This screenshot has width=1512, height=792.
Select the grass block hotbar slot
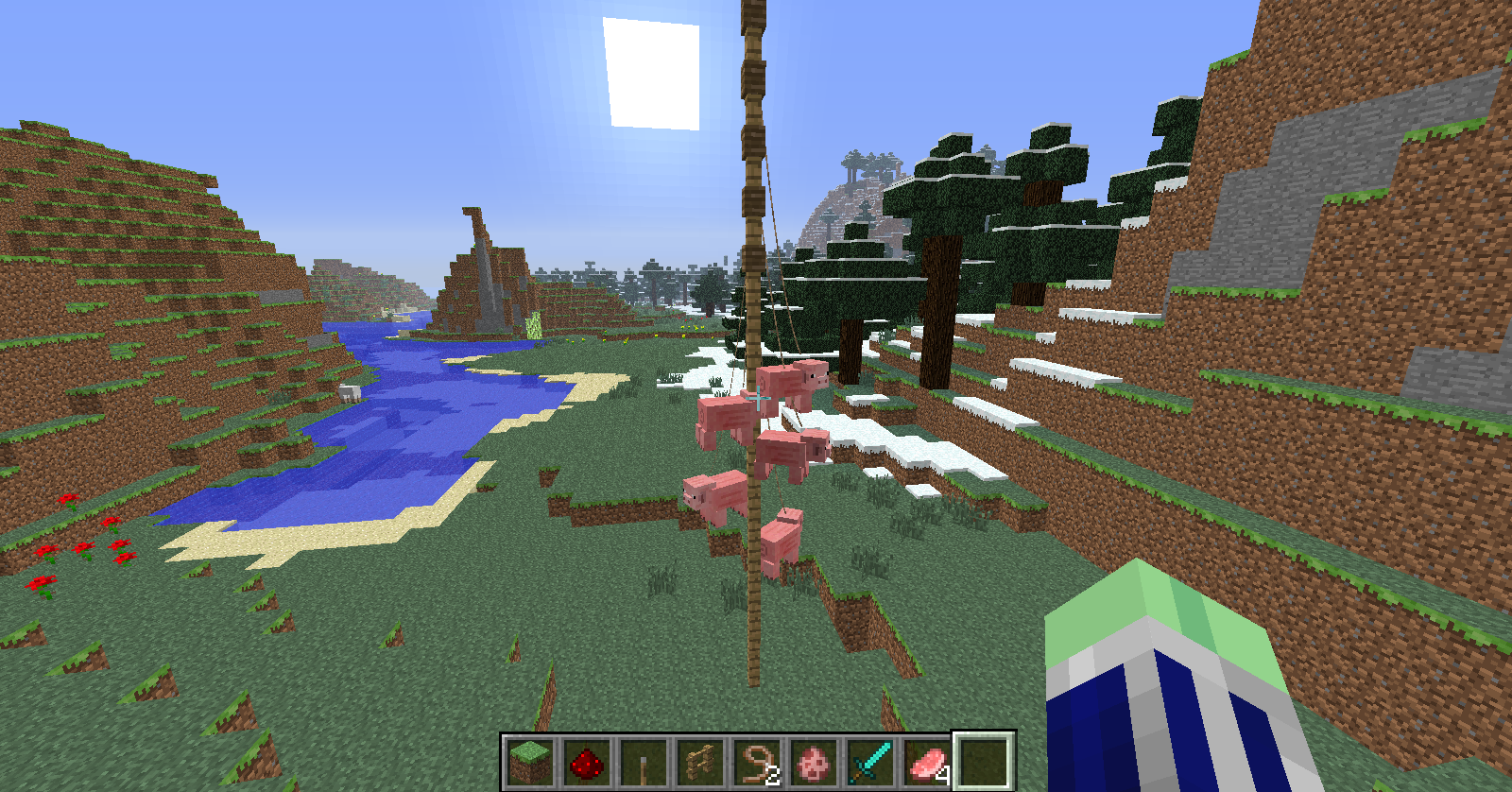click(x=529, y=762)
